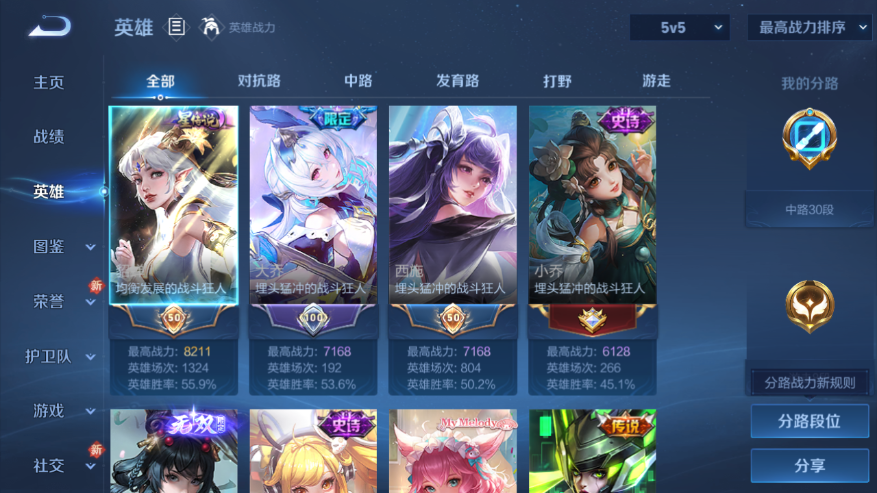Switch to the 发育路 farm lane tab
Image resolution: width=877 pixels, height=493 pixels.
[x=457, y=81]
